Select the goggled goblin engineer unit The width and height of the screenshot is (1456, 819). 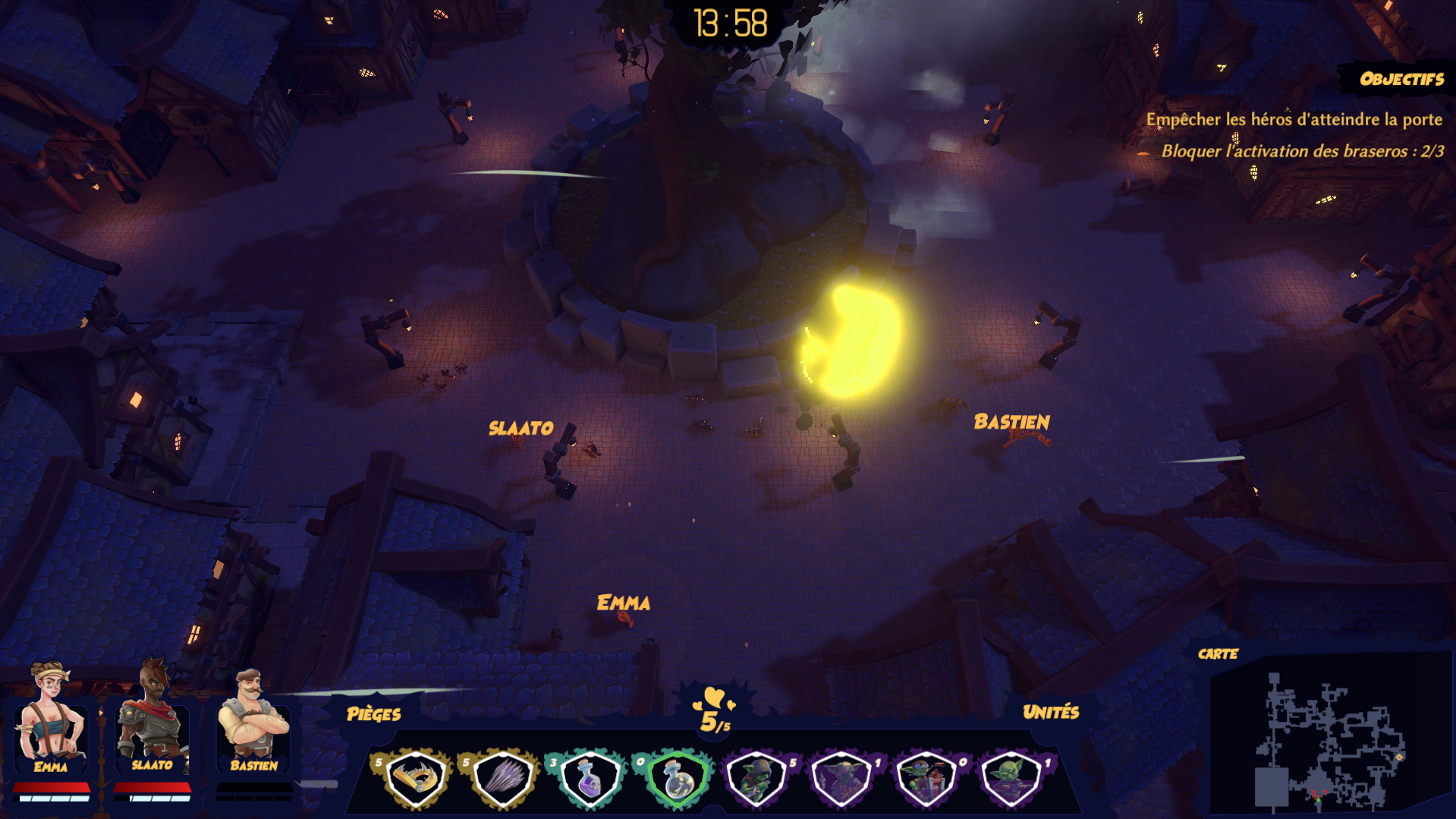(x=926, y=778)
